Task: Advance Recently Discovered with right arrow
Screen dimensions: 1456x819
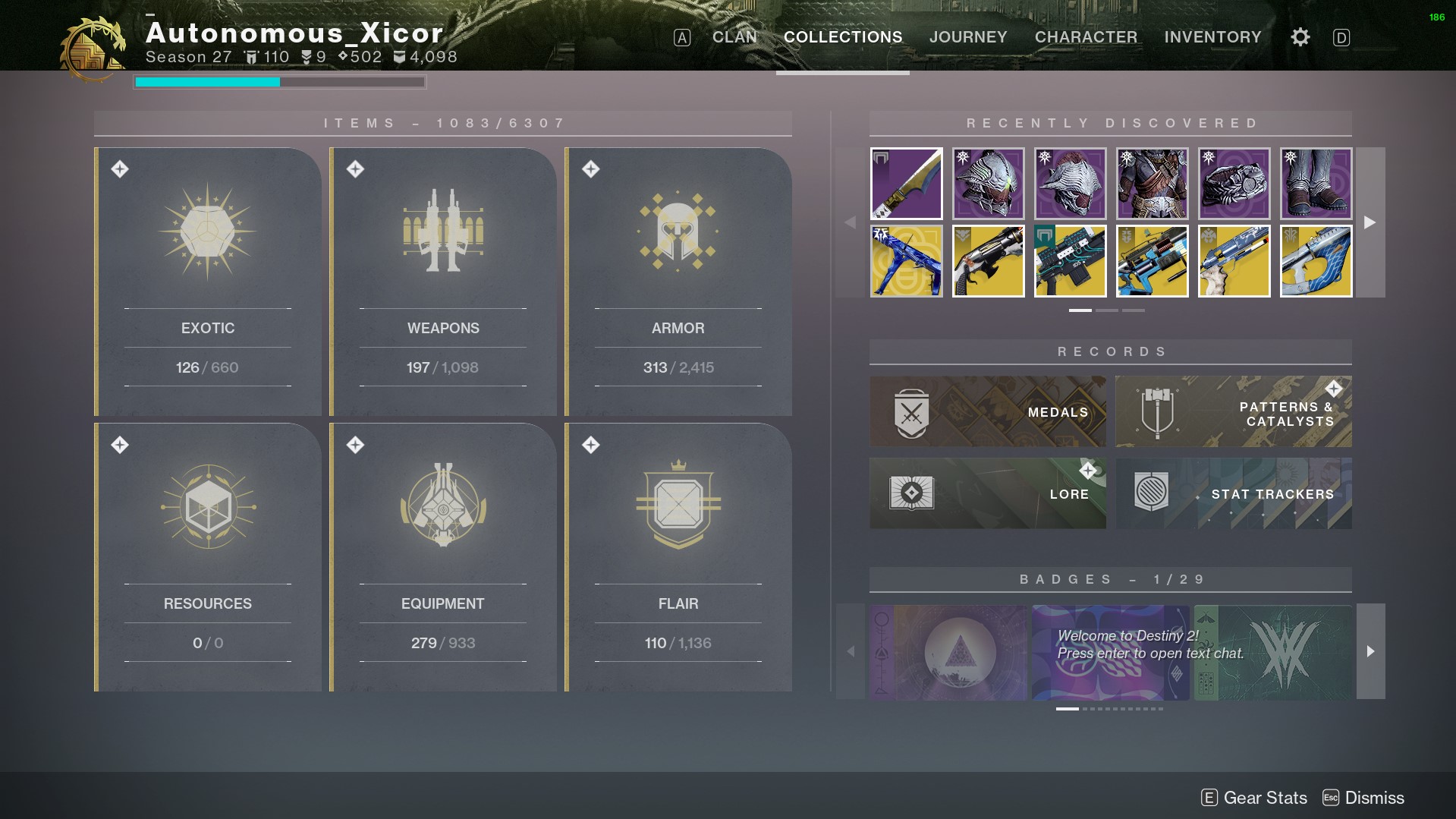Action: click(x=1370, y=222)
